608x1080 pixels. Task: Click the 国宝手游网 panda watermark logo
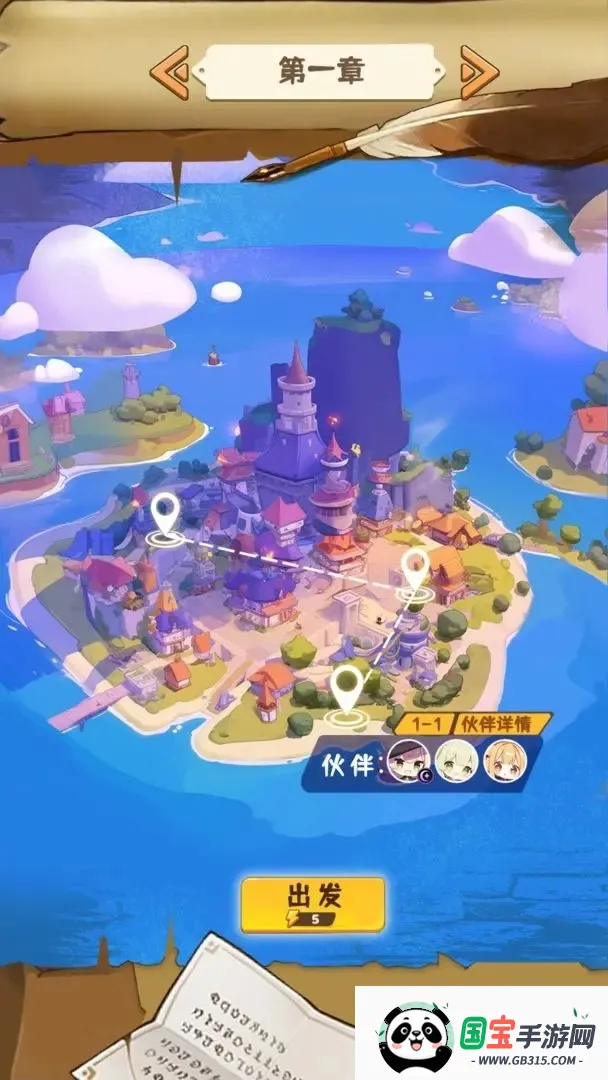coord(417,1036)
